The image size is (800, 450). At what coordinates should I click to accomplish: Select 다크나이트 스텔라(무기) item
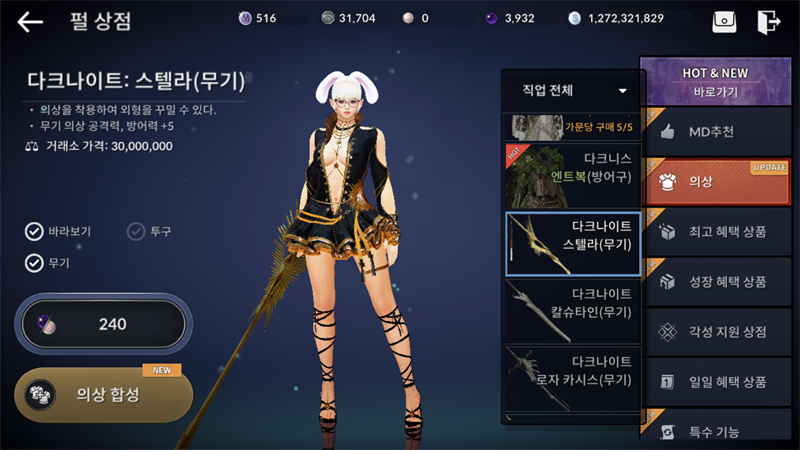pos(573,242)
